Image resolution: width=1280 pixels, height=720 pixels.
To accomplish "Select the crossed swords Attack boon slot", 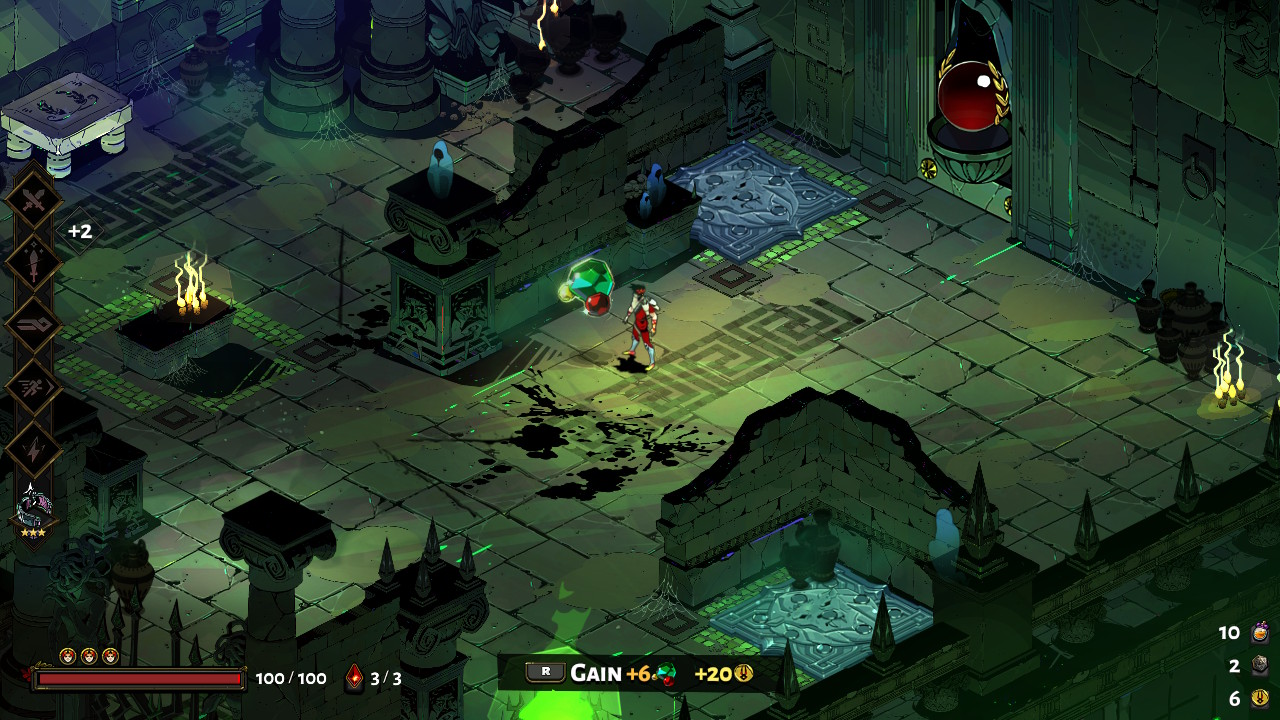I will [35, 201].
